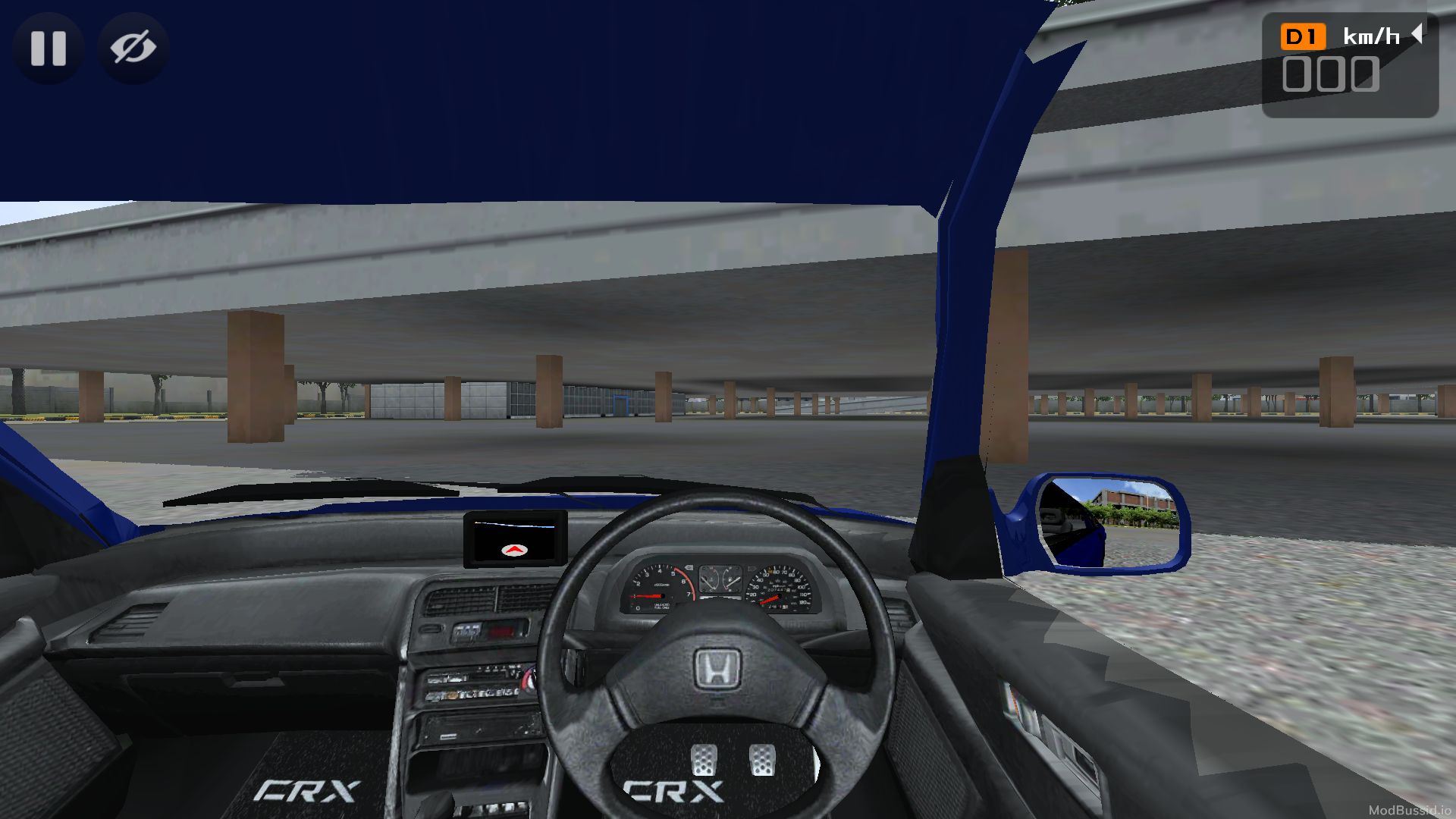
Task: Click the car stereo head unit
Action: [x=475, y=682]
